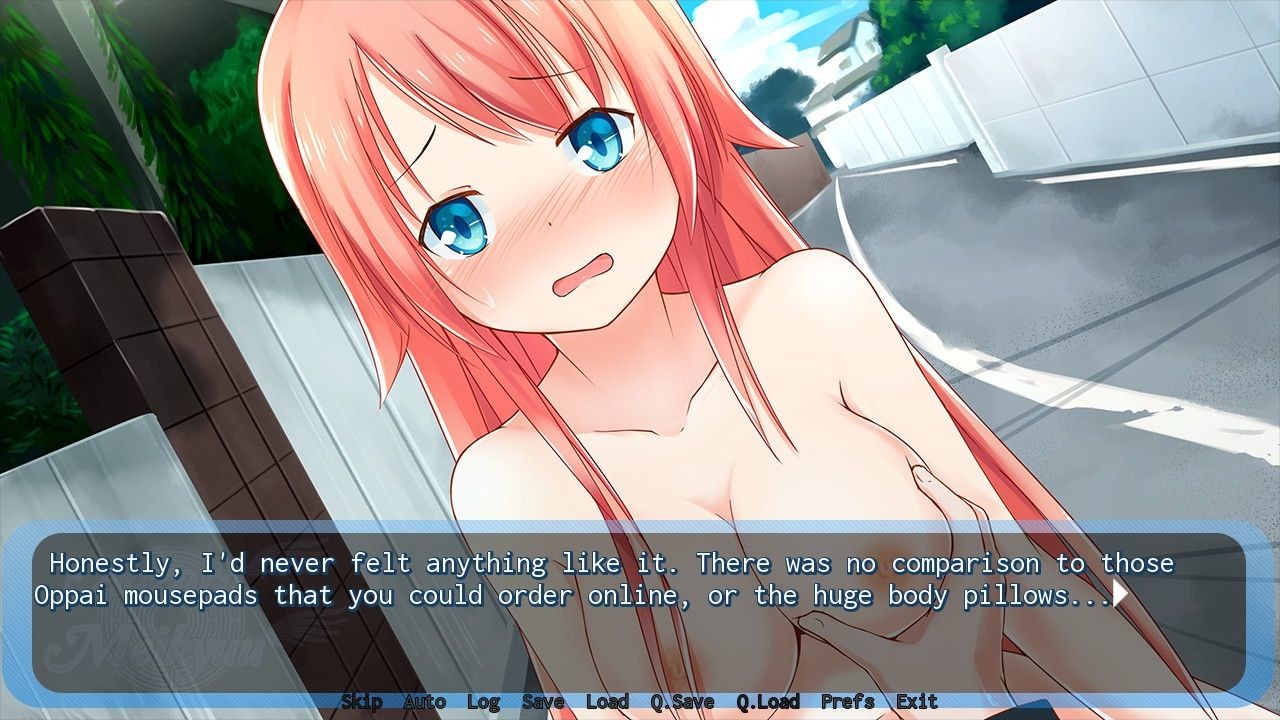
Task: Click the quick menu bar at screen bottom
Action: [640, 702]
